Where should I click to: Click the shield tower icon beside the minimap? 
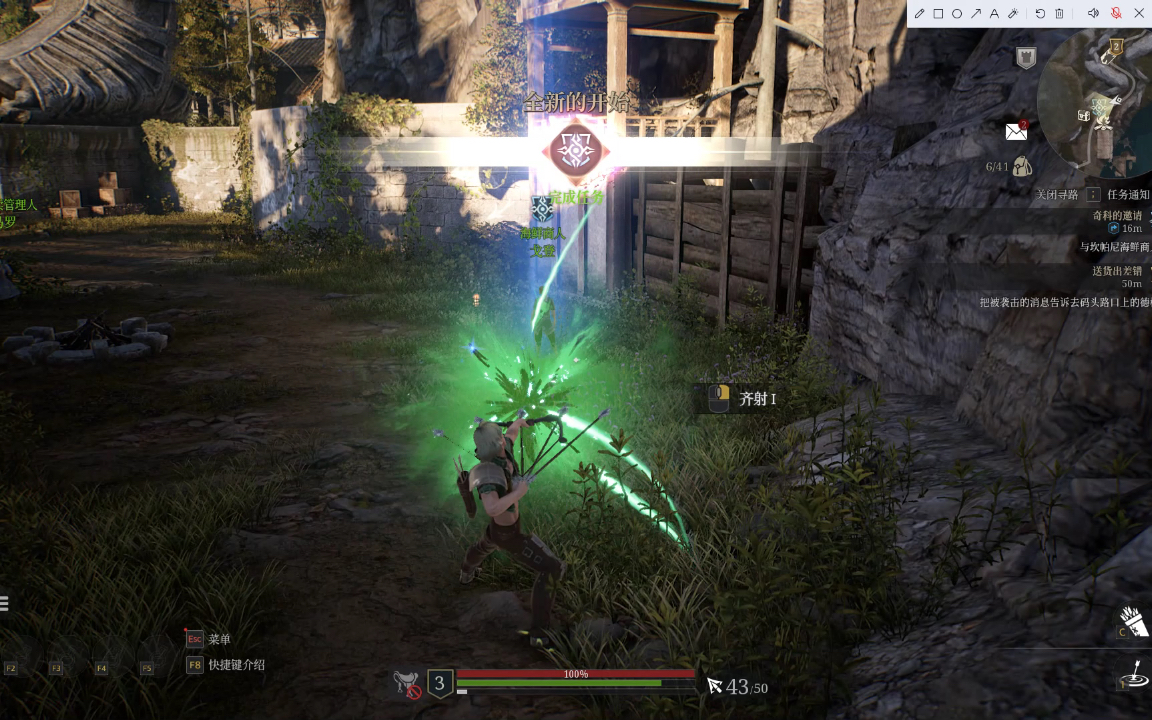[x=1025, y=58]
